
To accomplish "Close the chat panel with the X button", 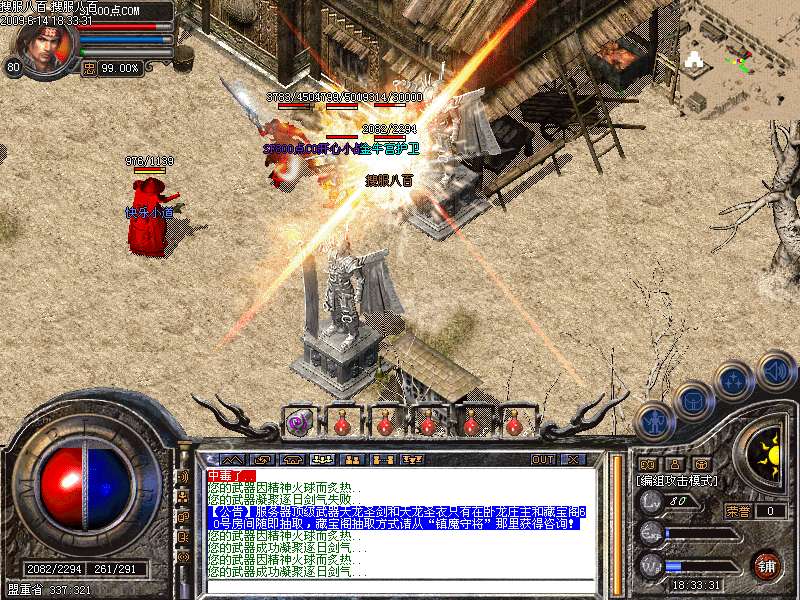I will pos(573,460).
